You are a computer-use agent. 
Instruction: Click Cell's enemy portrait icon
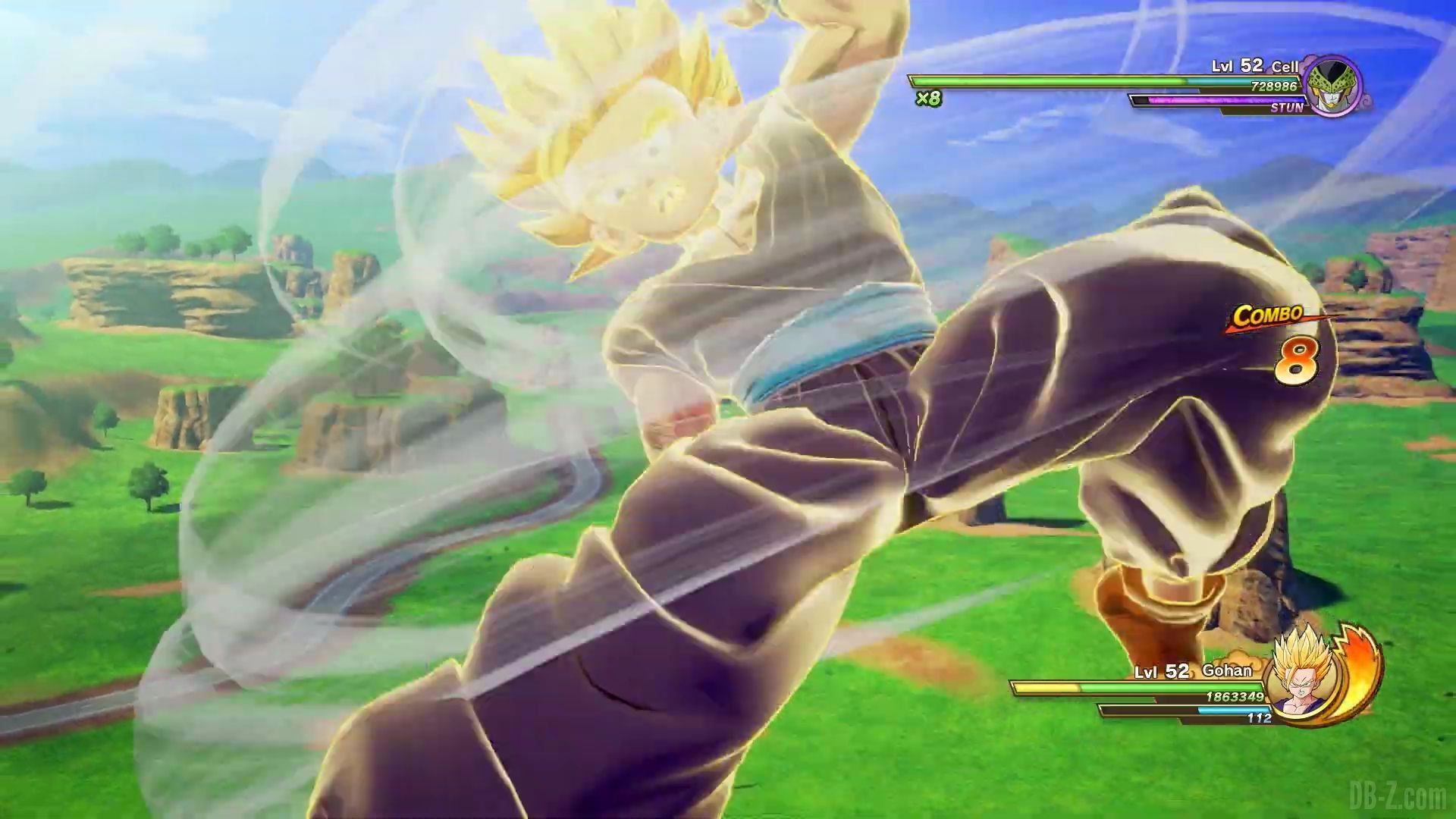(x=1334, y=86)
